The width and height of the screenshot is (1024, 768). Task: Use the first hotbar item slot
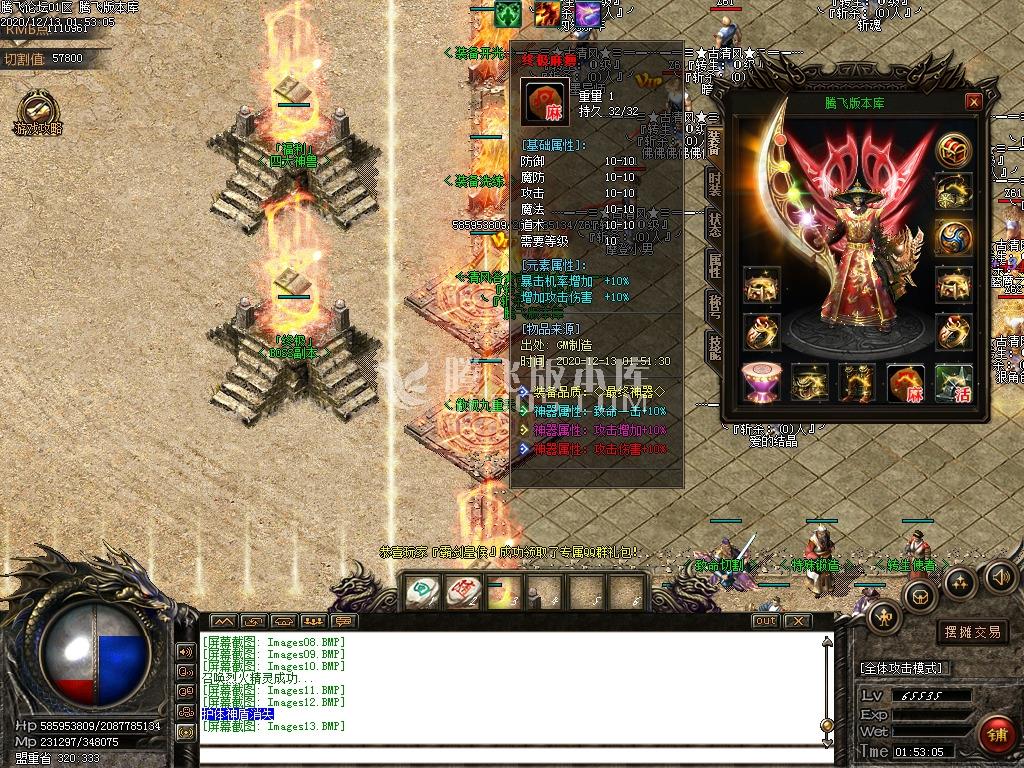click(423, 592)
